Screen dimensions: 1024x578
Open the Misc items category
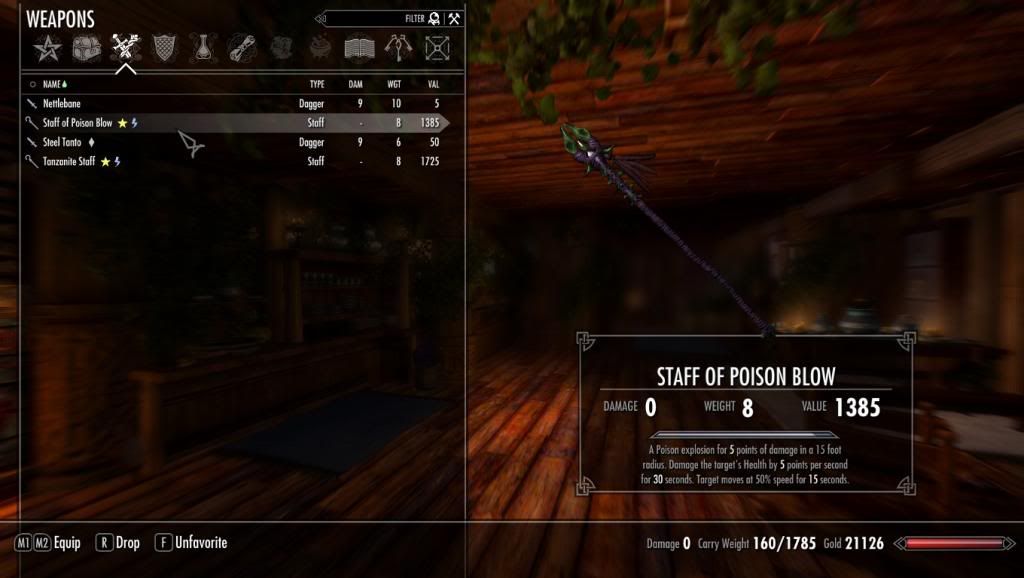437,46
